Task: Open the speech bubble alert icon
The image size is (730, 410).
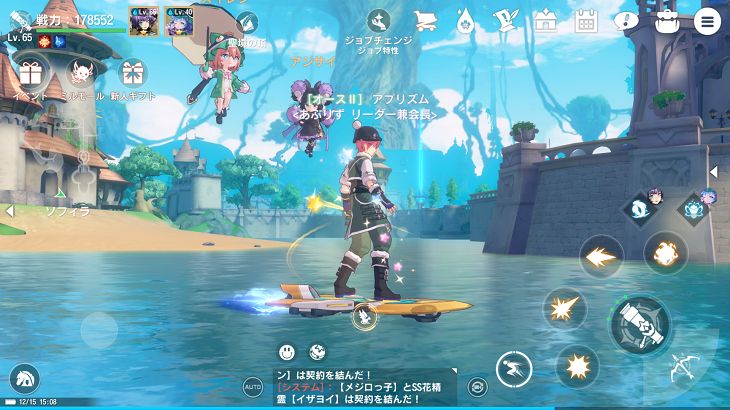Action: [627, 21]
